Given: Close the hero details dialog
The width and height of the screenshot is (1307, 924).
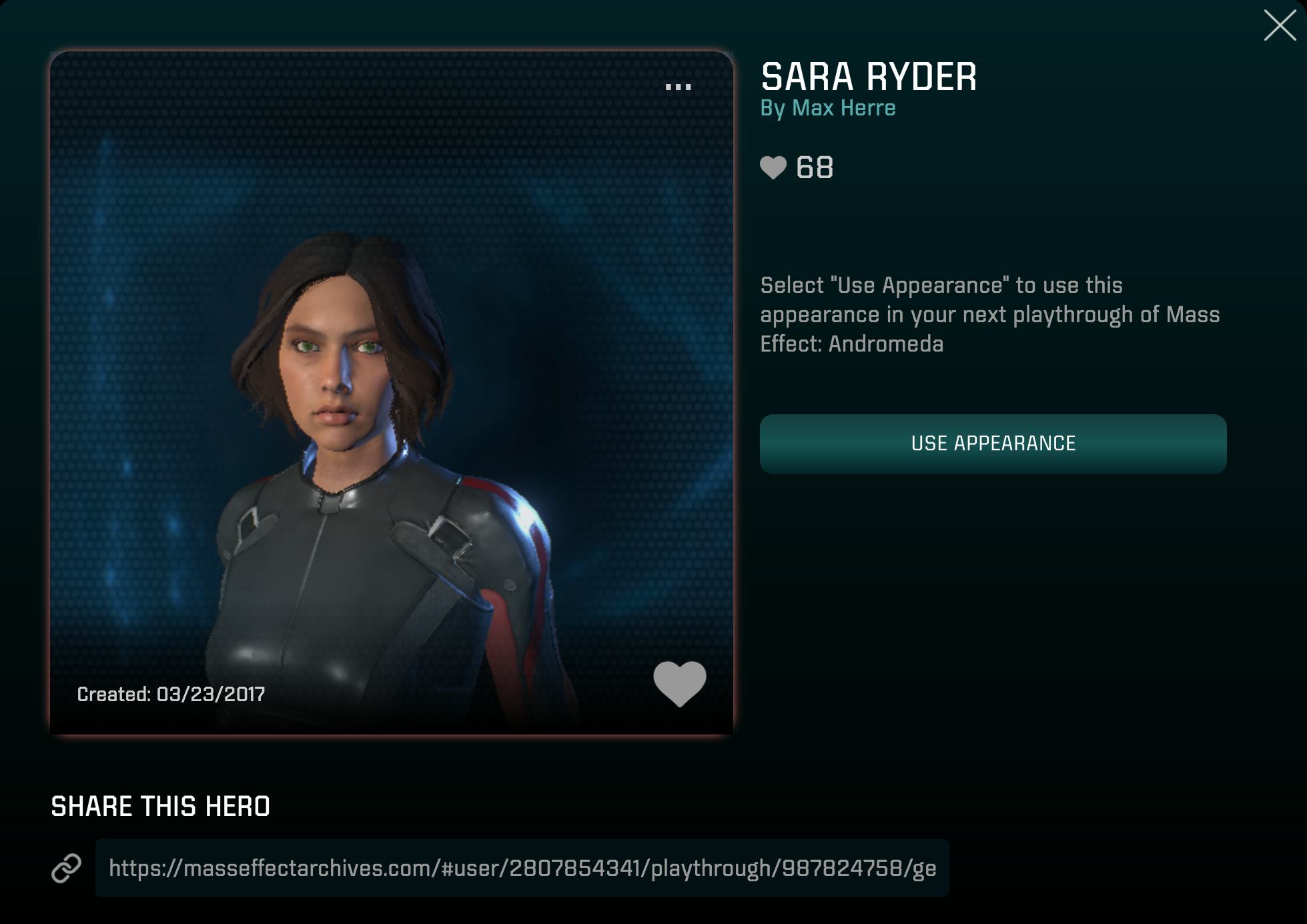Looking at the screenshot, I should point(1280,26).
